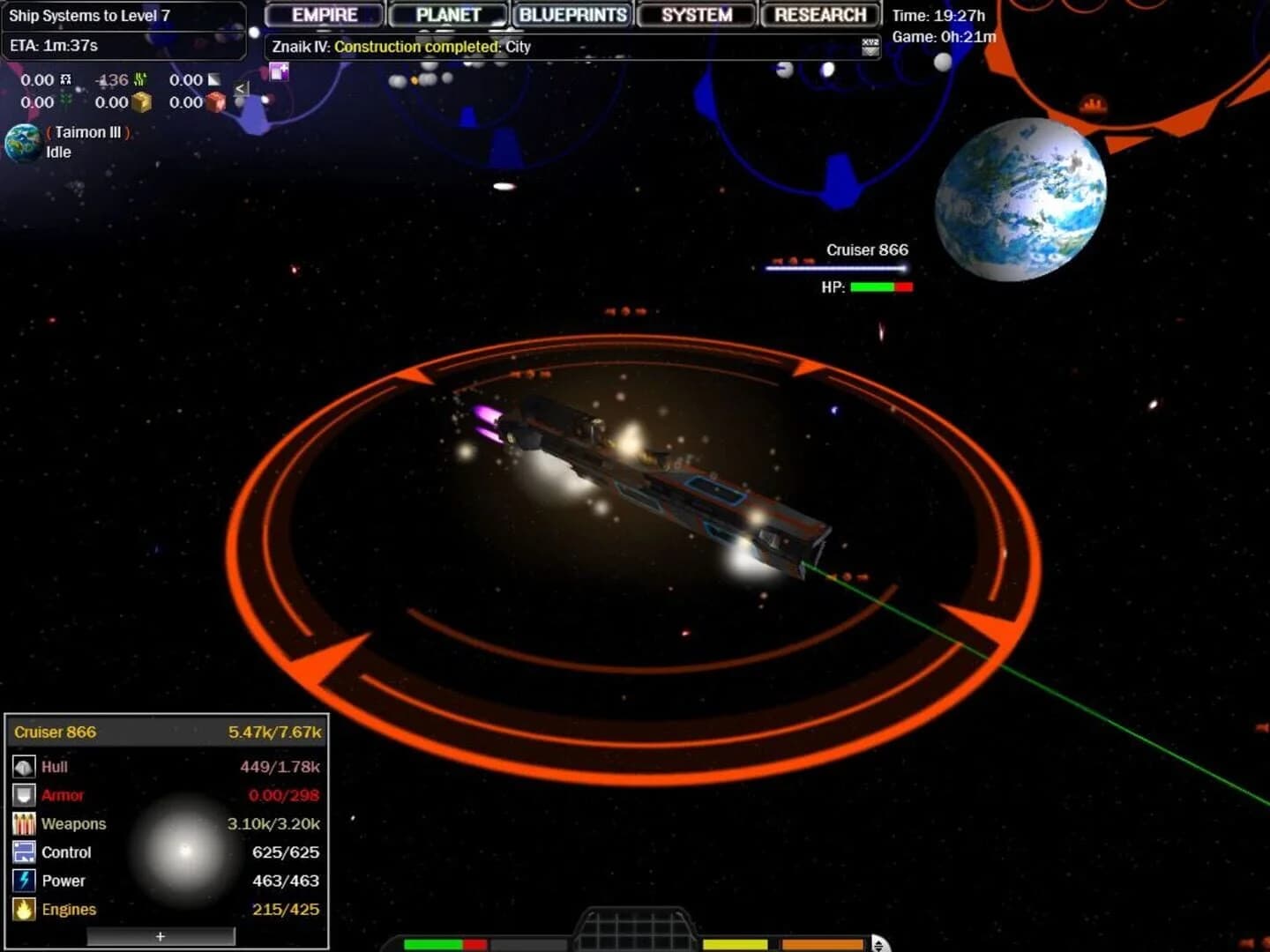Click the purple notification icon top right
The height and width of the screenshot is (952, 1270).
278,72
